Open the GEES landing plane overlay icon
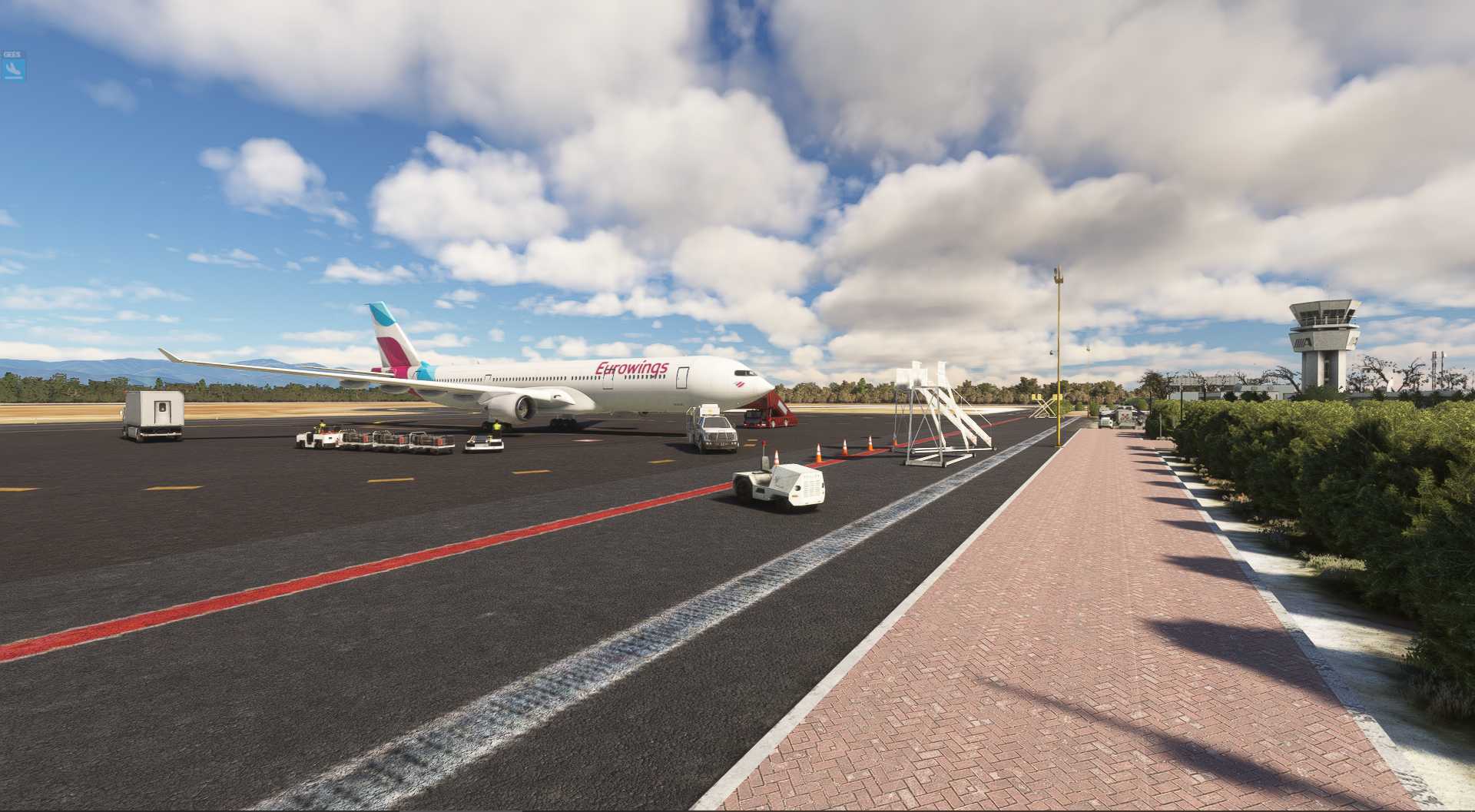Screen dimensions: 1475x812 pyautogui.click(x=13, y=69)
